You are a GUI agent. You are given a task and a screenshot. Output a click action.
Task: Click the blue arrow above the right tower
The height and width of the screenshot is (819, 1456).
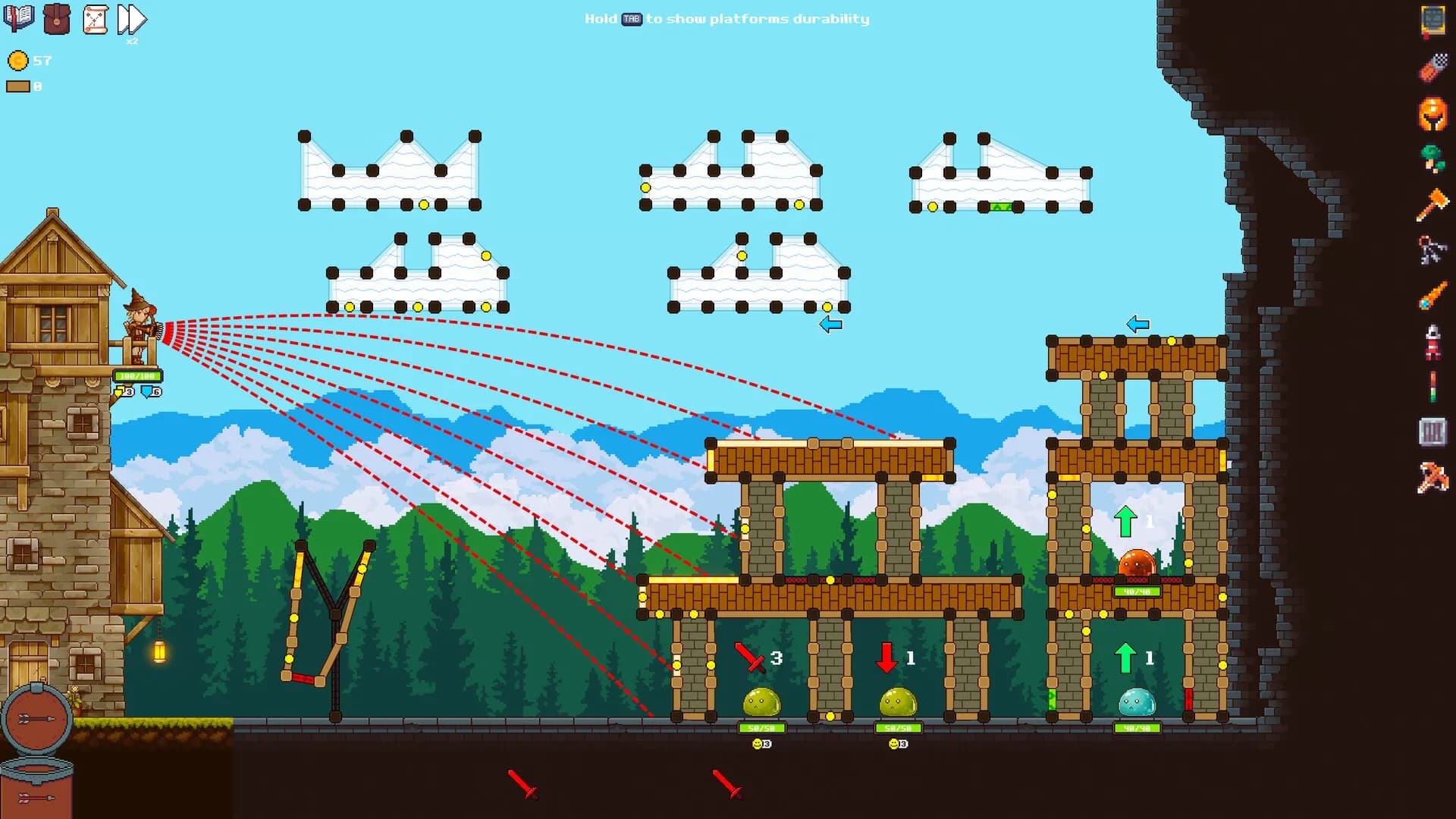coord(1137,323)
